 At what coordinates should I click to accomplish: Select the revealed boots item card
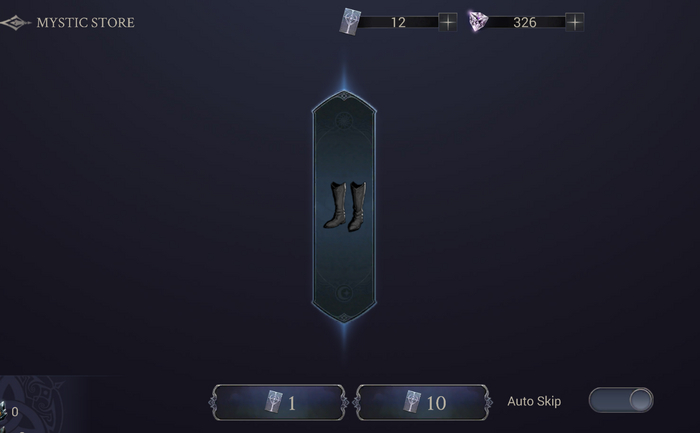coord(342,206)
